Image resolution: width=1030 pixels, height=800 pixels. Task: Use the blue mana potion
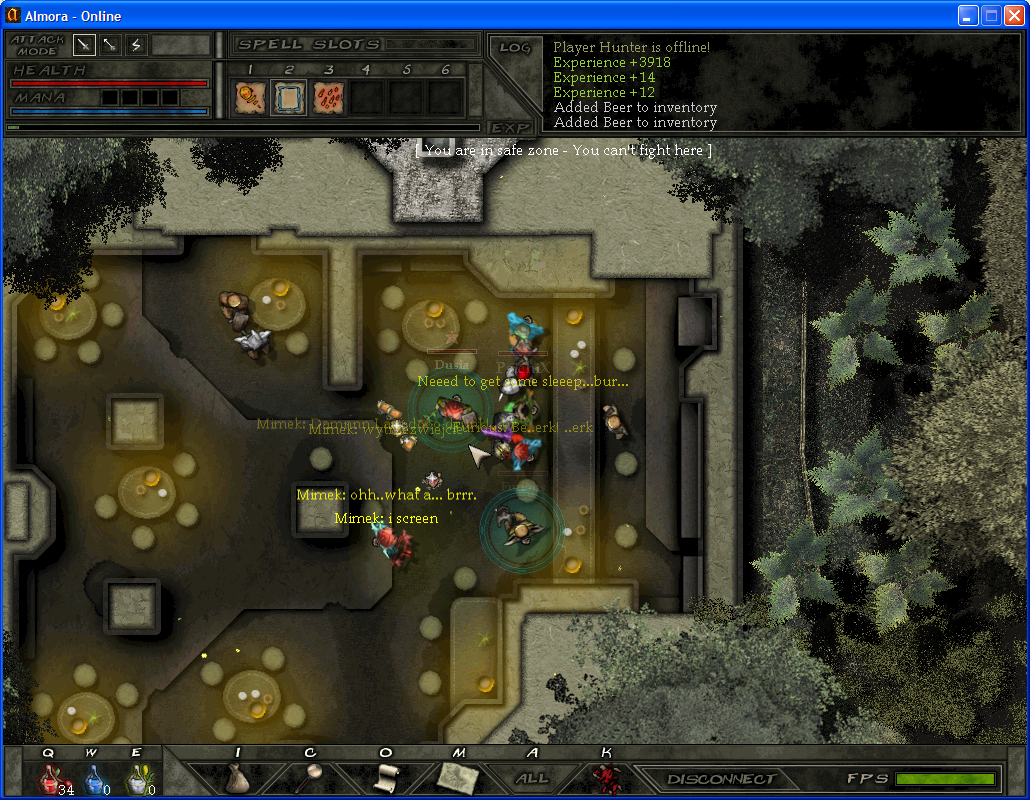[x=93, y=778]
